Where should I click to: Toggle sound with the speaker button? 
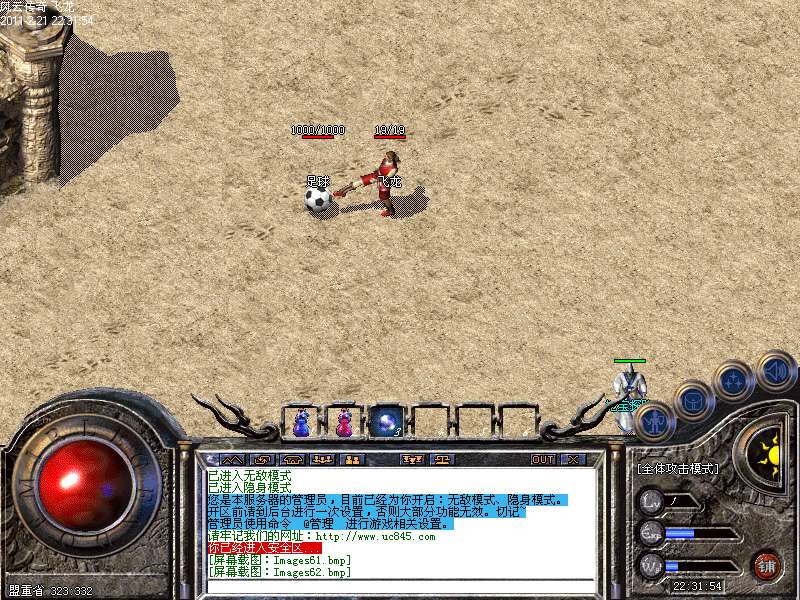point(775,370)
